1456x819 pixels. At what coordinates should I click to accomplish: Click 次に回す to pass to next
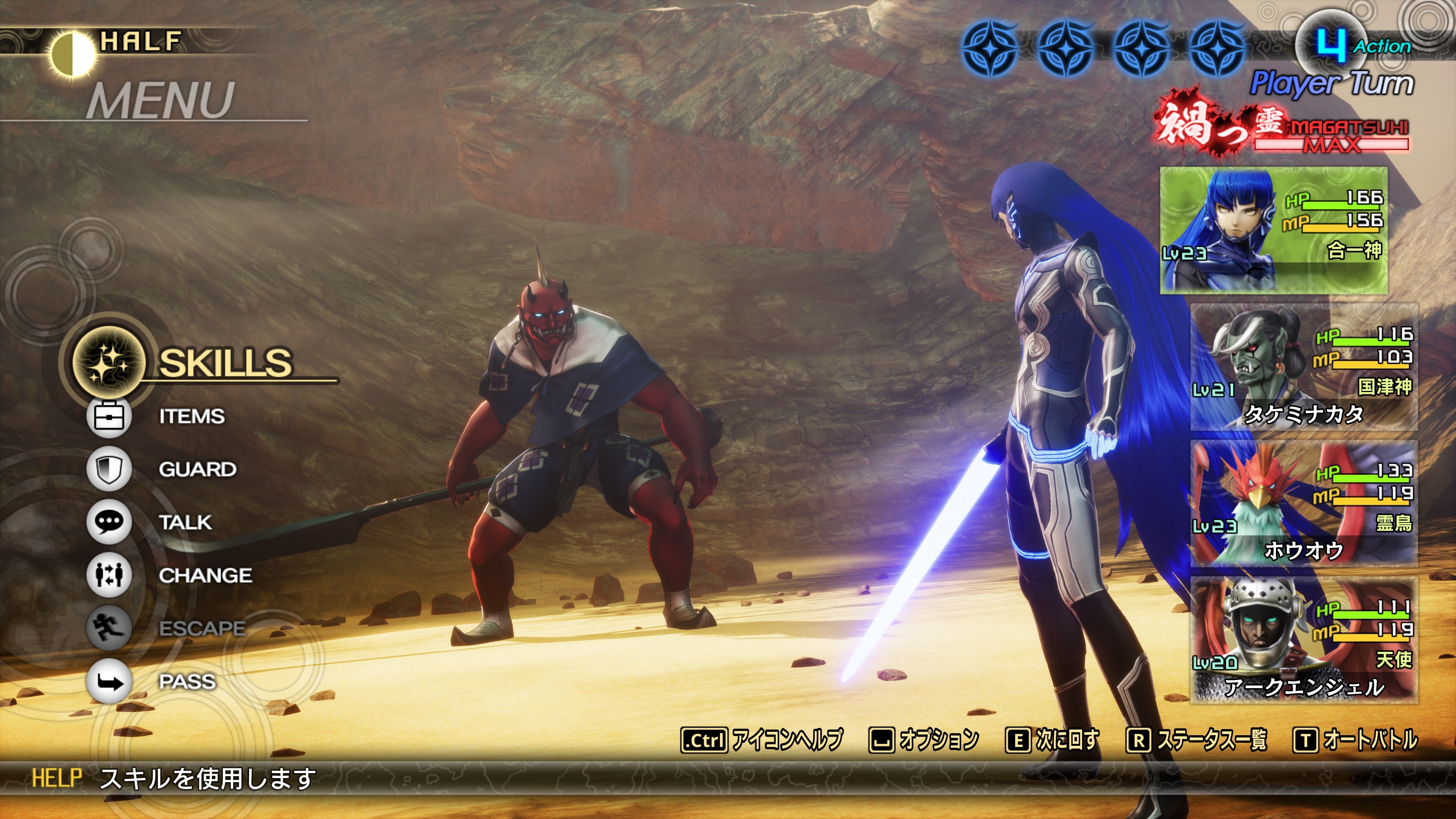point(1053,739)
